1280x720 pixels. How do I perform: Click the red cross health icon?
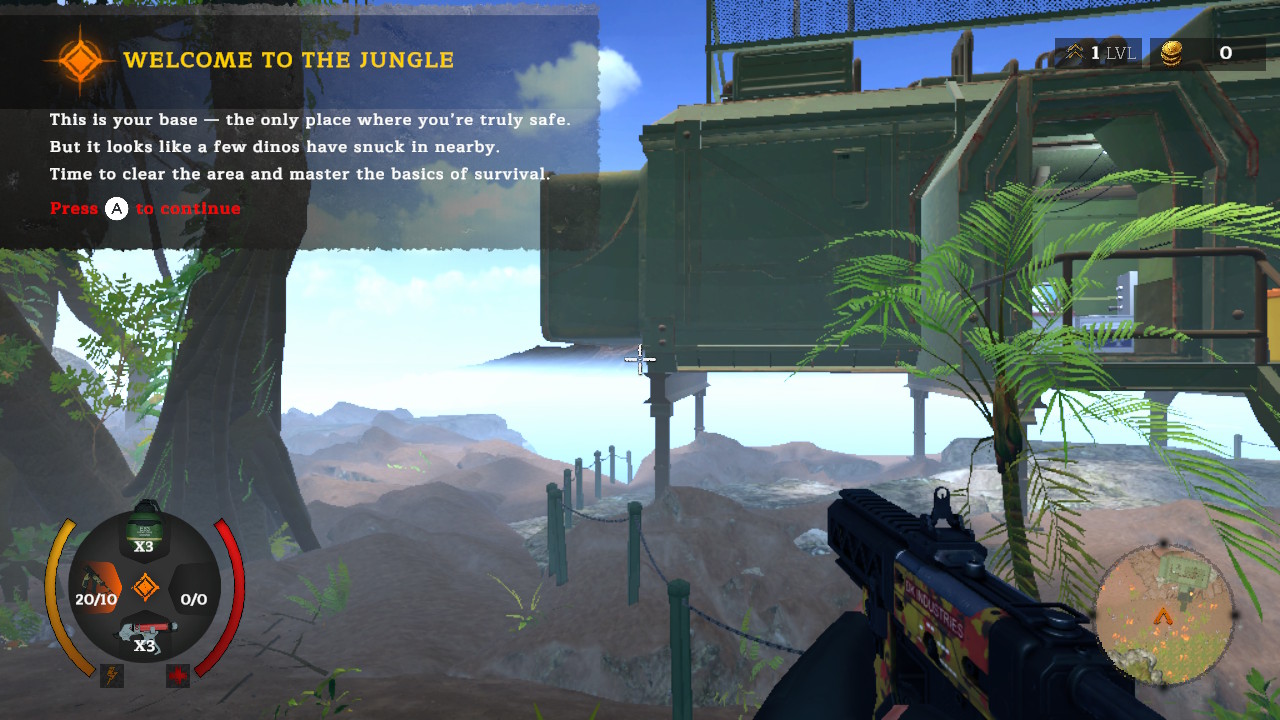pos(178,676)
